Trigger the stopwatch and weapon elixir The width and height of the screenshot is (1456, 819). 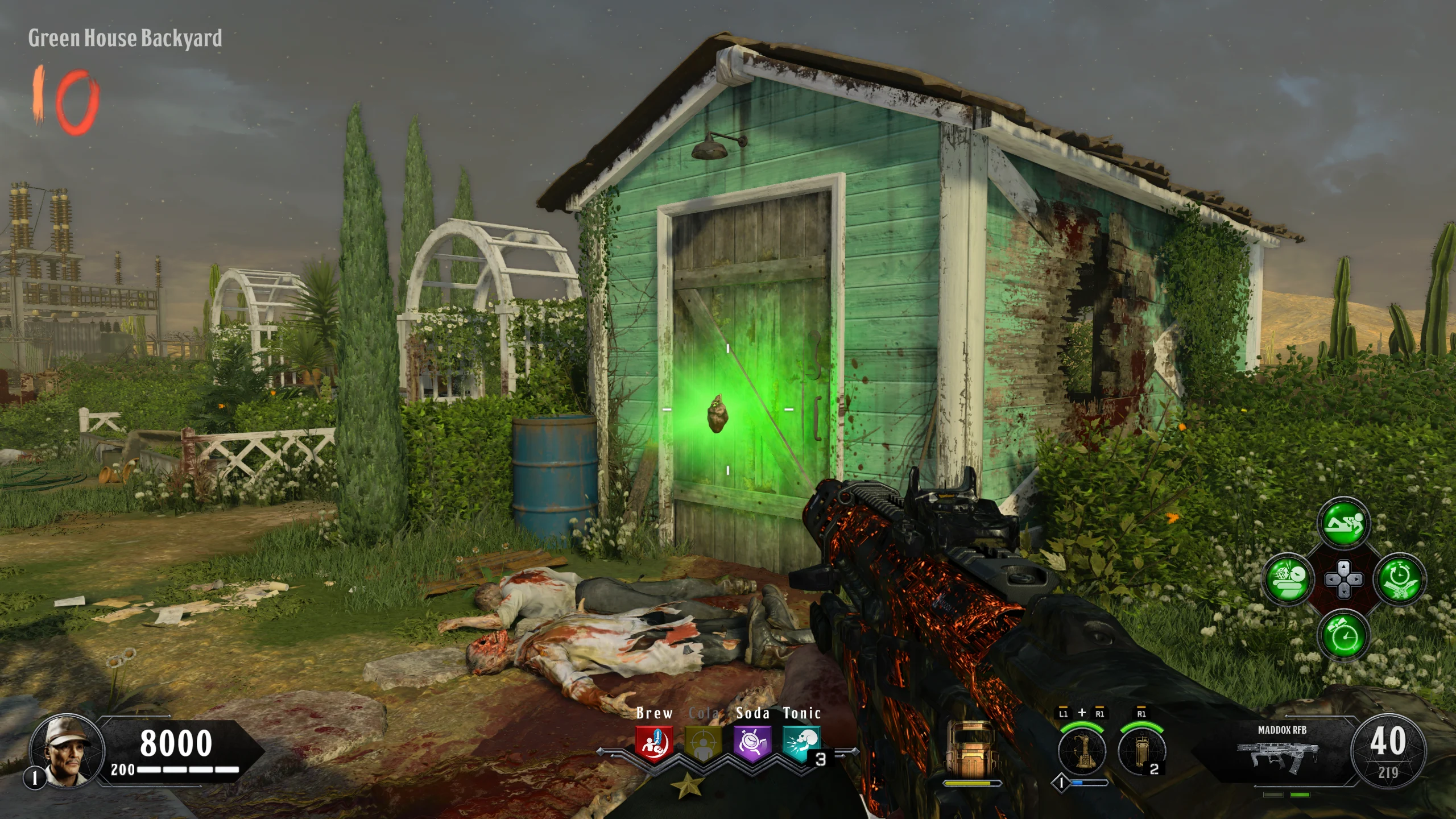(1399, 580)
